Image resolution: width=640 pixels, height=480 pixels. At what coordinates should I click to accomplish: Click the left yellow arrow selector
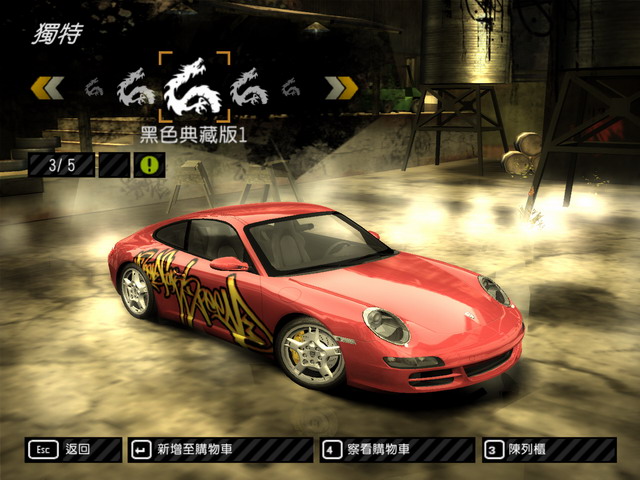(x=46, y=88)
